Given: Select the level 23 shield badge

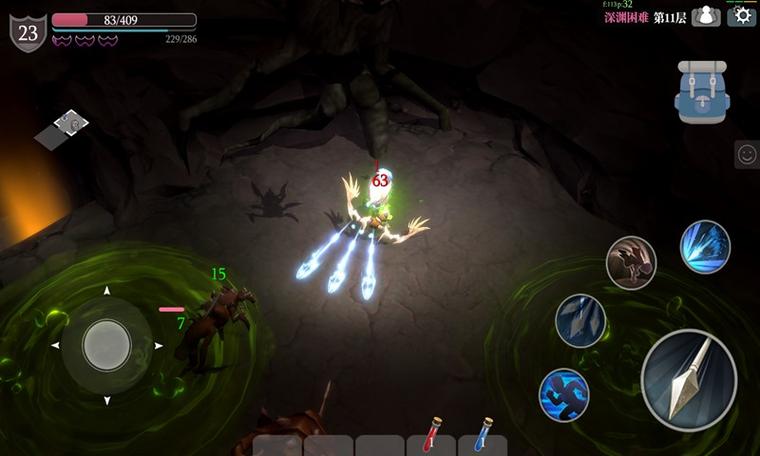Looking at the screenshot, I should (x=28, y=32).
